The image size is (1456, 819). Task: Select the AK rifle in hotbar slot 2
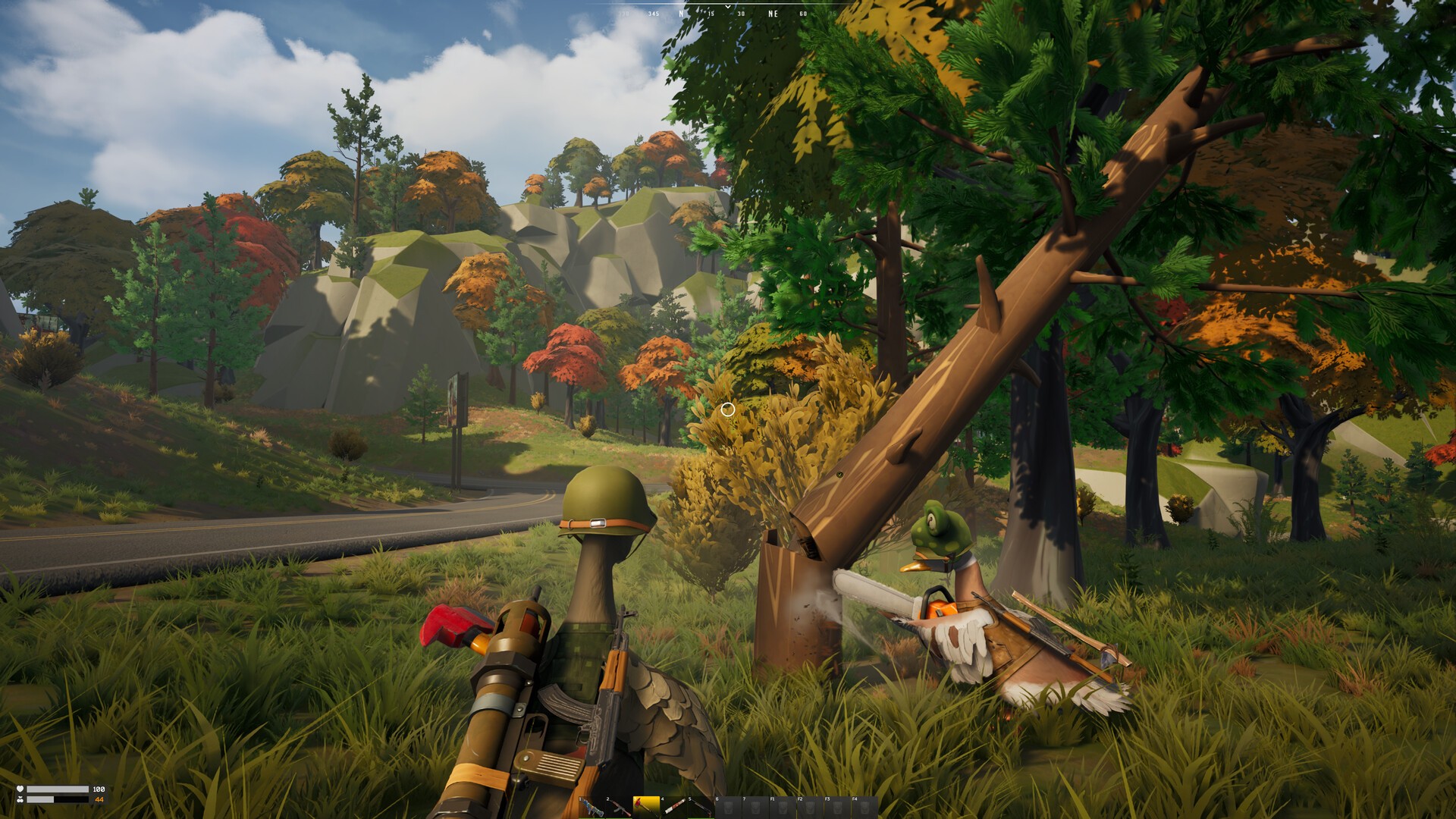620,805
